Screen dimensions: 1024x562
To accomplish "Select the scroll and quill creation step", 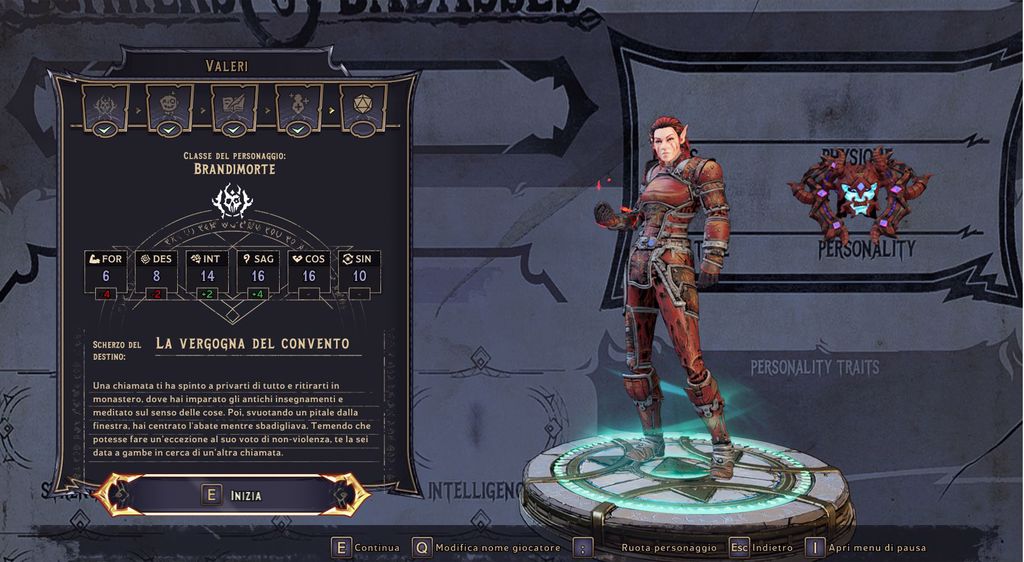I will pos(234,105).
